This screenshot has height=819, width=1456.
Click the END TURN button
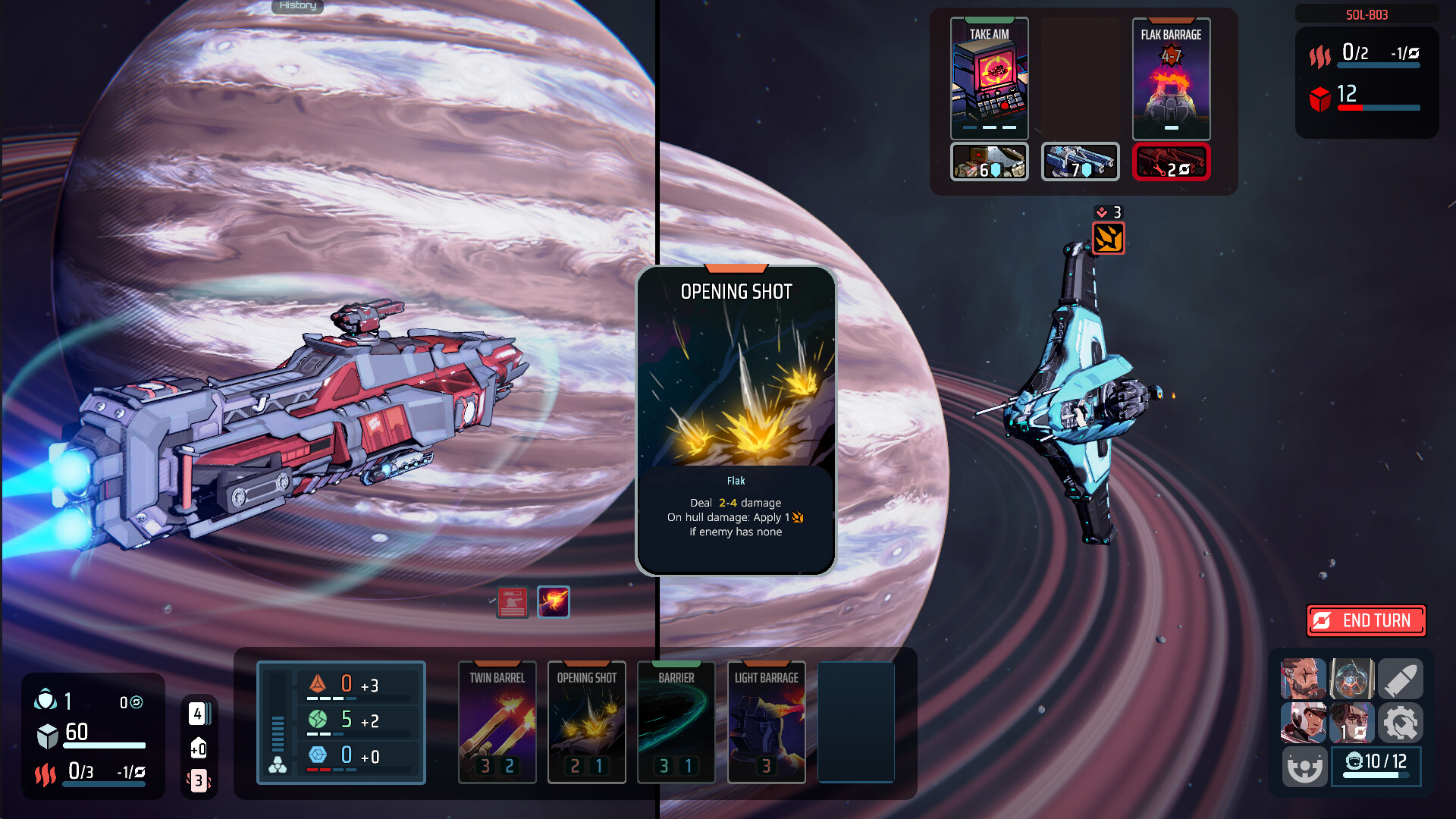(x=1365, y=620)
